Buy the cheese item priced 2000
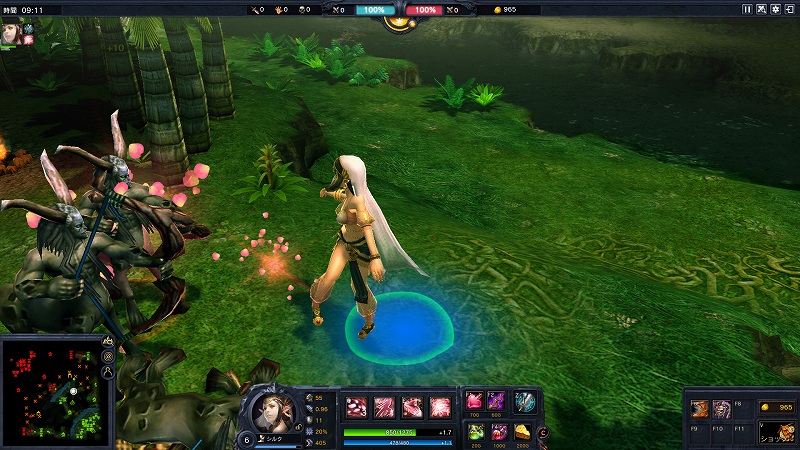The height and width of the screenshot is (450, 800). (522, 432)
